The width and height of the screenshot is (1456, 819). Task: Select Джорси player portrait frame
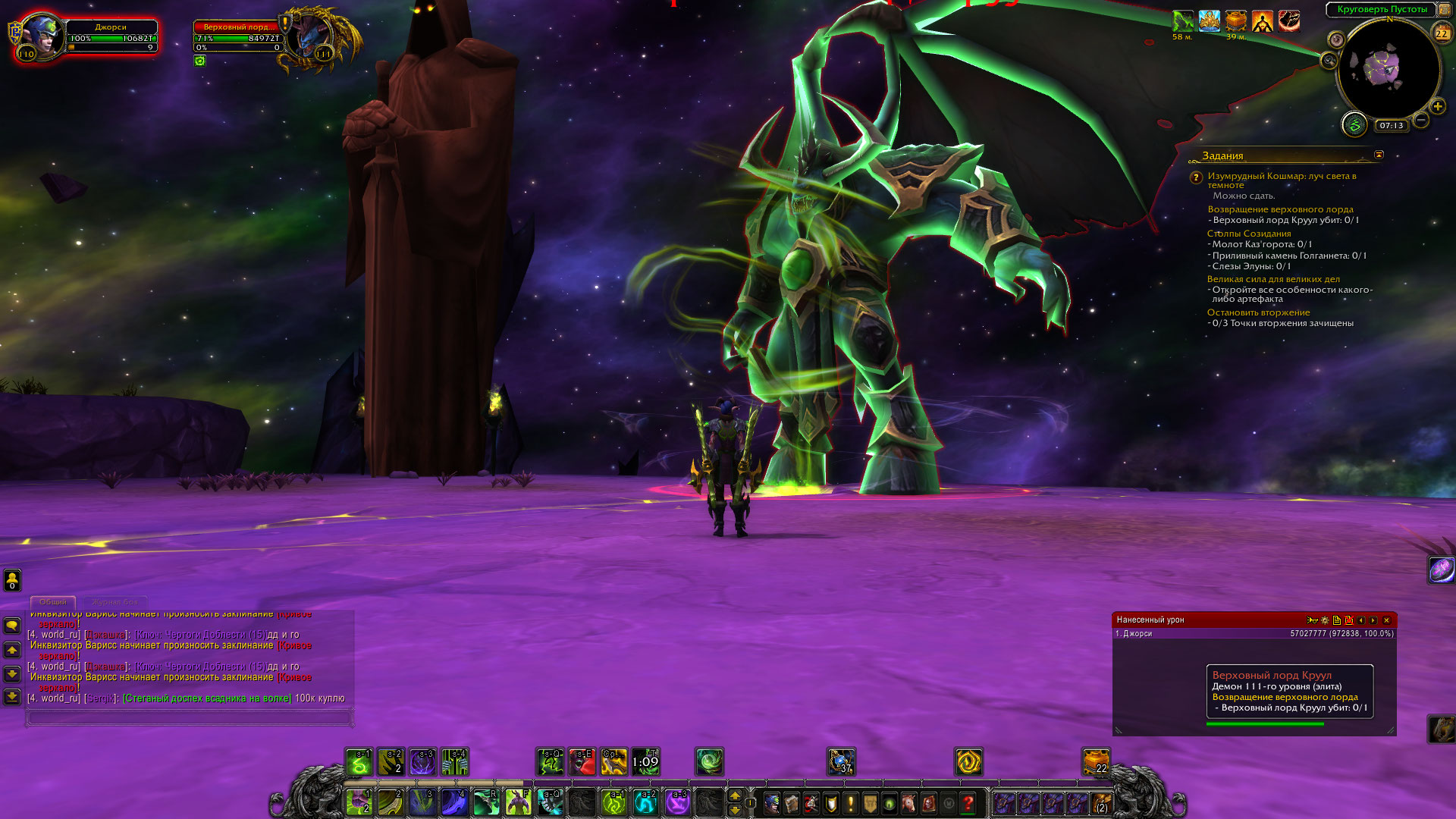42,35
